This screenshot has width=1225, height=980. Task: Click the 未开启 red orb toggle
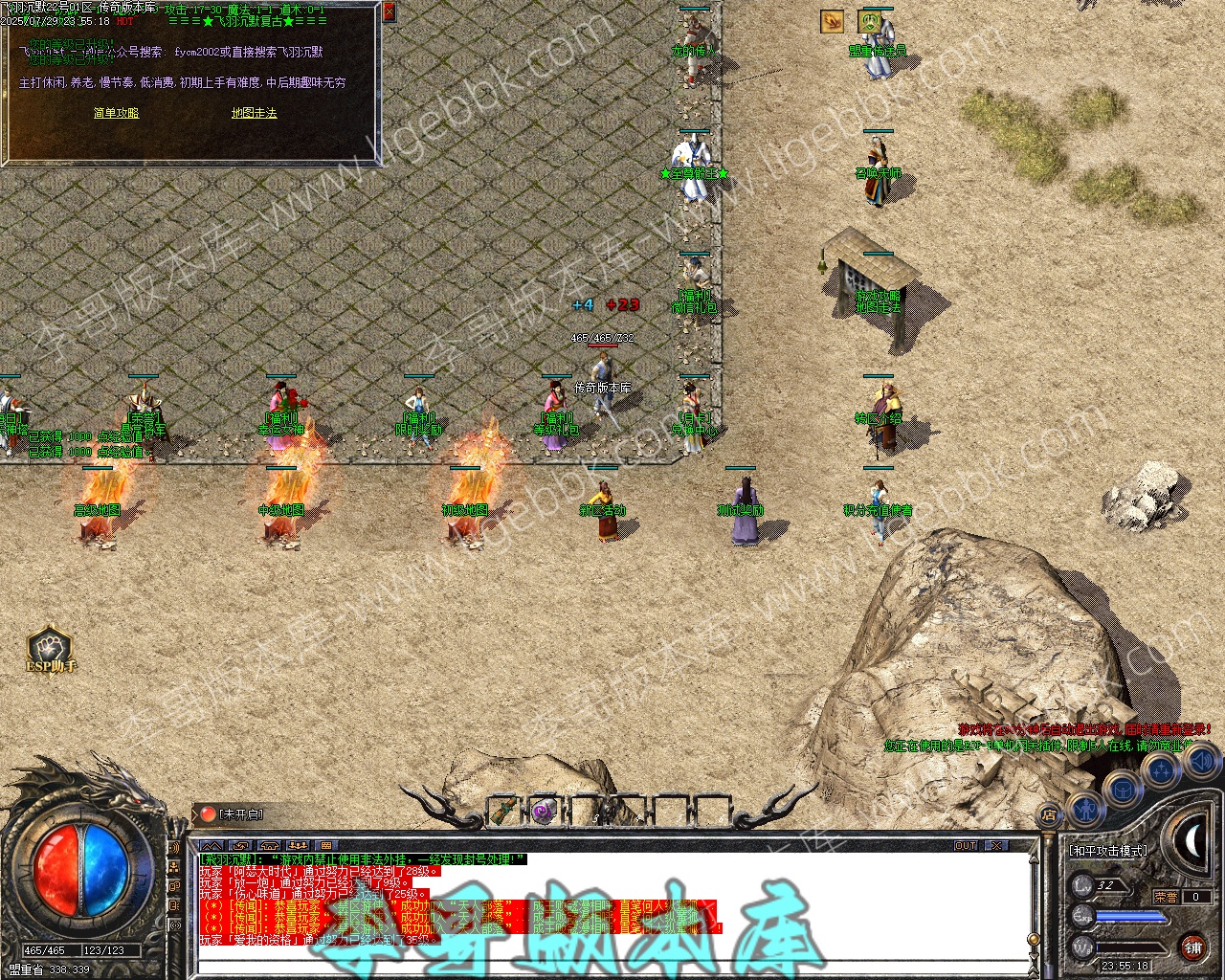(x=208, y=814)
